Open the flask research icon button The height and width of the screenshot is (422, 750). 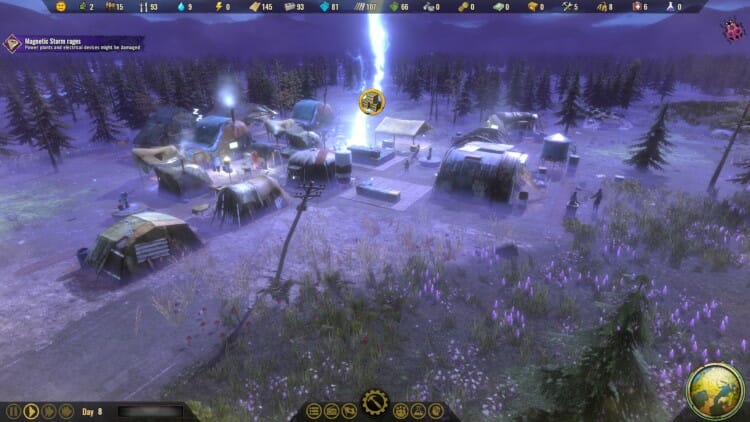pyautogui.click(x=419, y=411)
